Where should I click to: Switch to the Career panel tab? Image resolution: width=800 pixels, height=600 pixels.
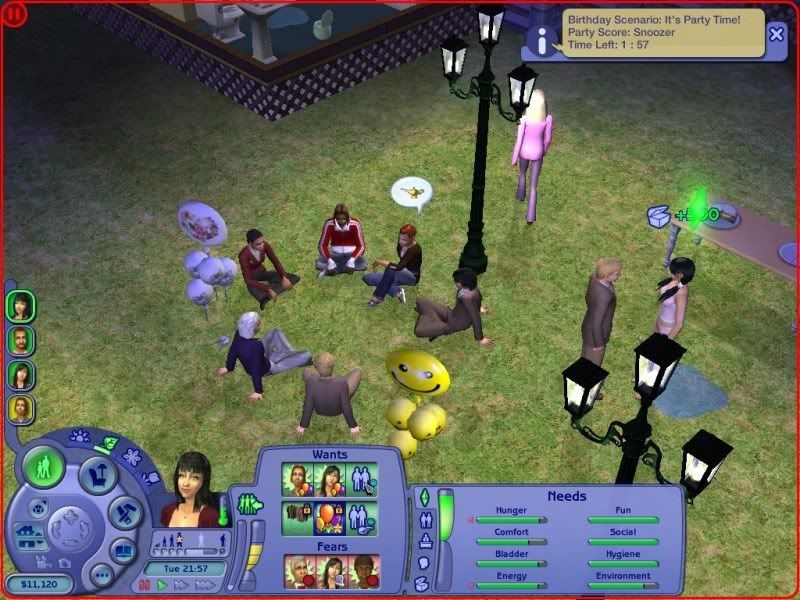pyautogui.click(x=423, y=542)
